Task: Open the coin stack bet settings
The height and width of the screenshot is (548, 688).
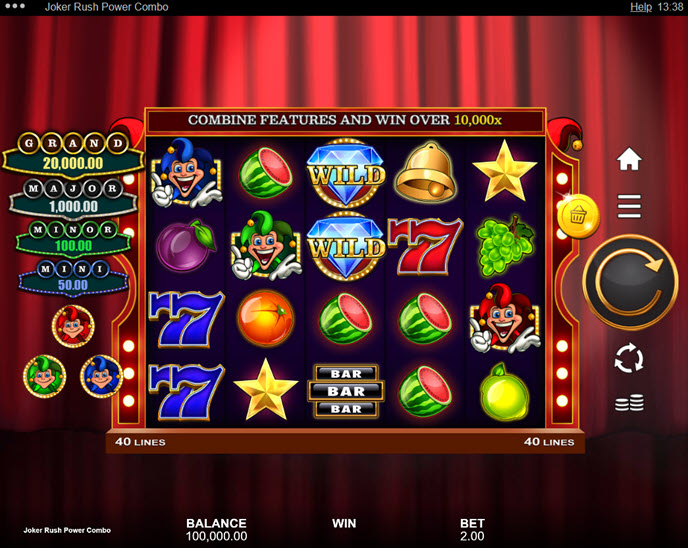Action: click(x=629, y=404)
